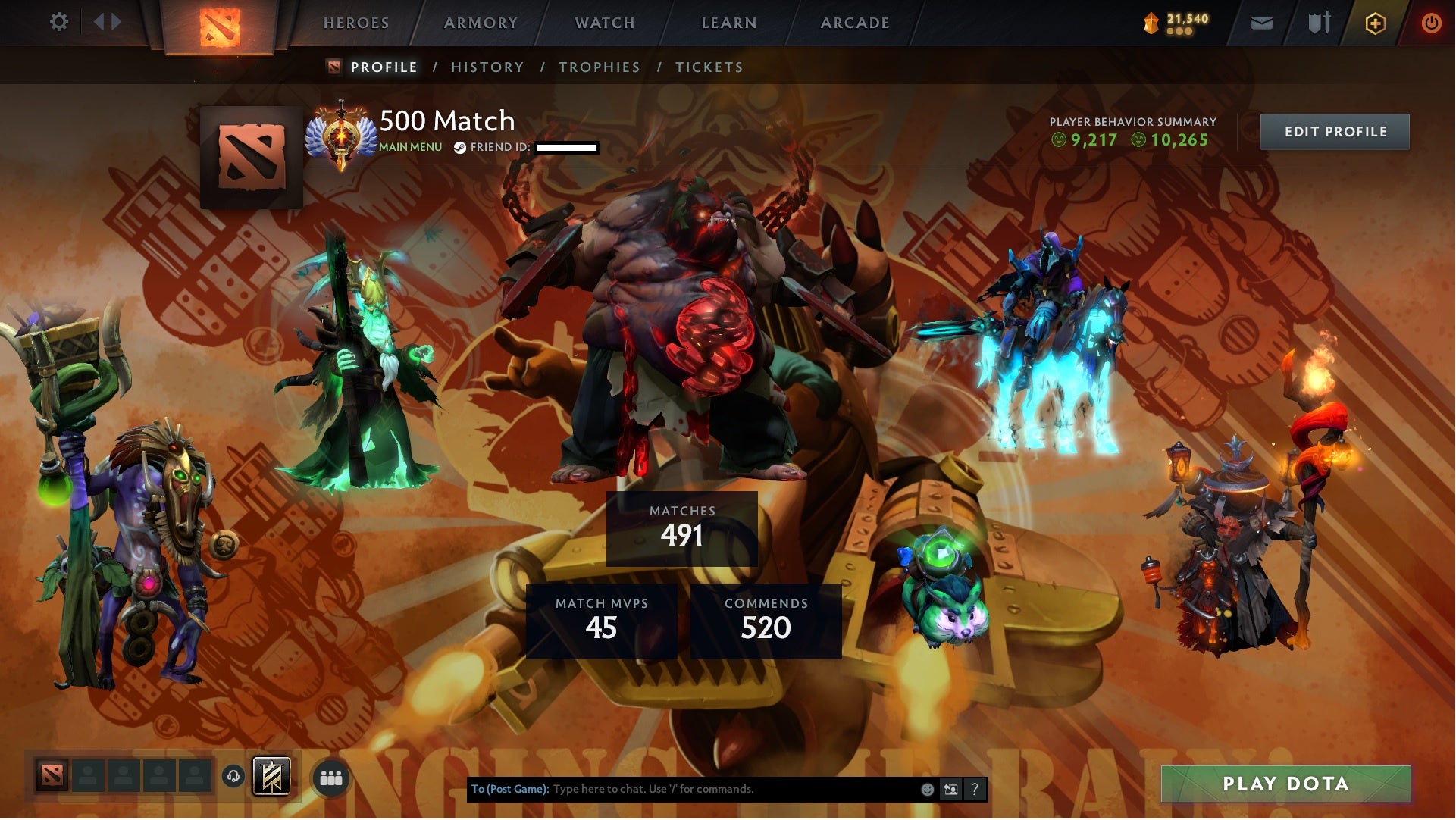Open the emoticon picker in chat bar

click(926, 789)
